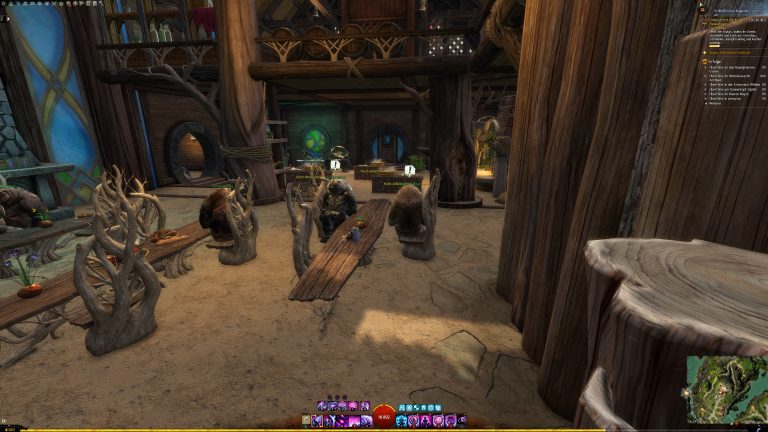Viewport: 768px width, 432px height.
Task: Activate the standalone purple profession skill above bar
Action: [366, 406]
